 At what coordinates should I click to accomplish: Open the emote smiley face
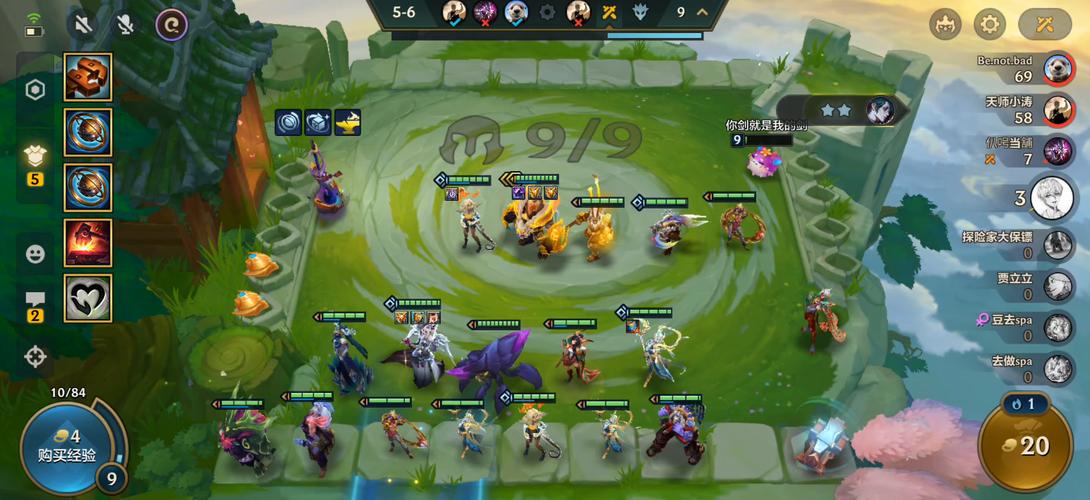coord(35,254)
